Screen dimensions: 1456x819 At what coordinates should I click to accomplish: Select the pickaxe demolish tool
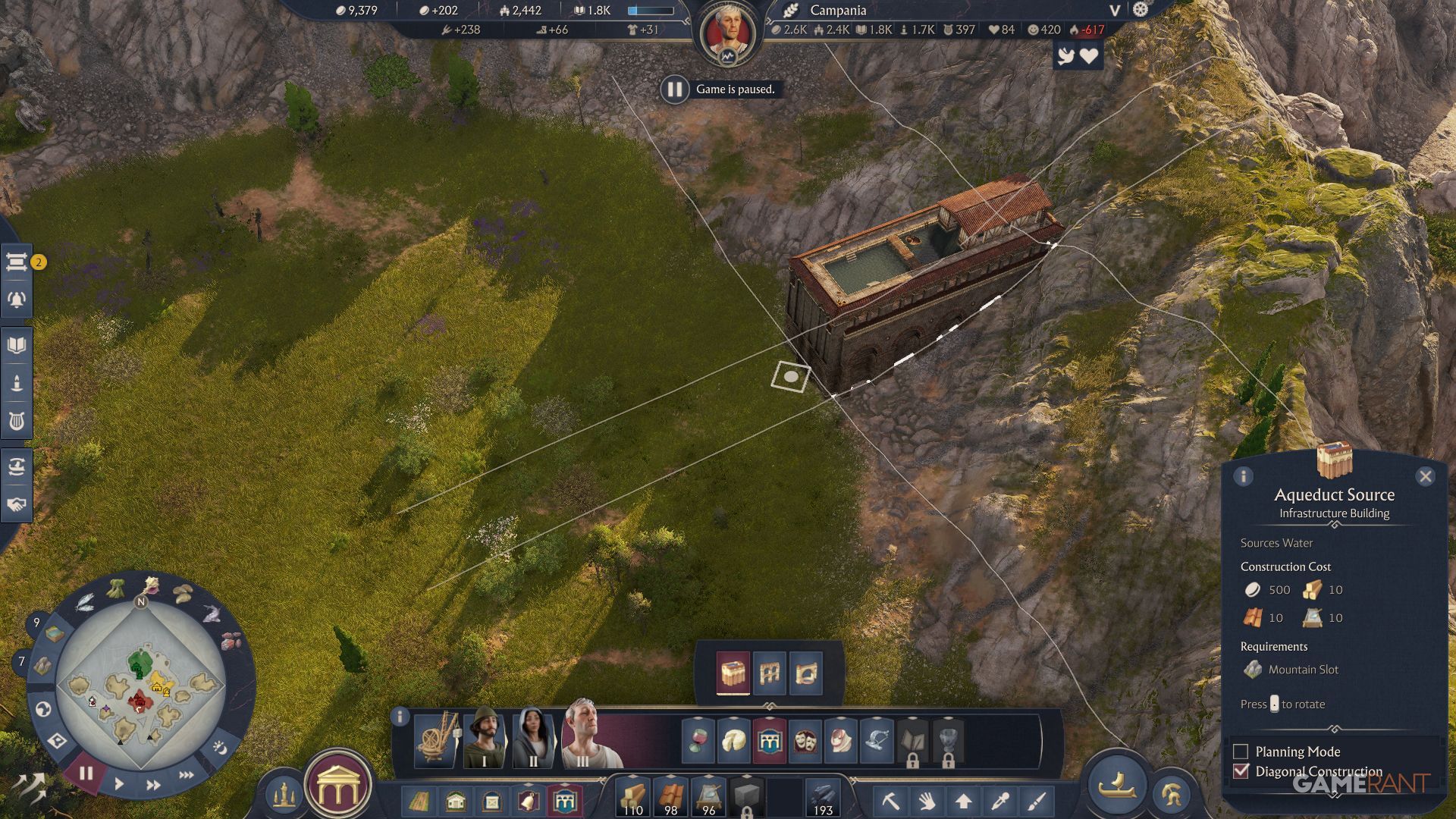coord(890,801)
